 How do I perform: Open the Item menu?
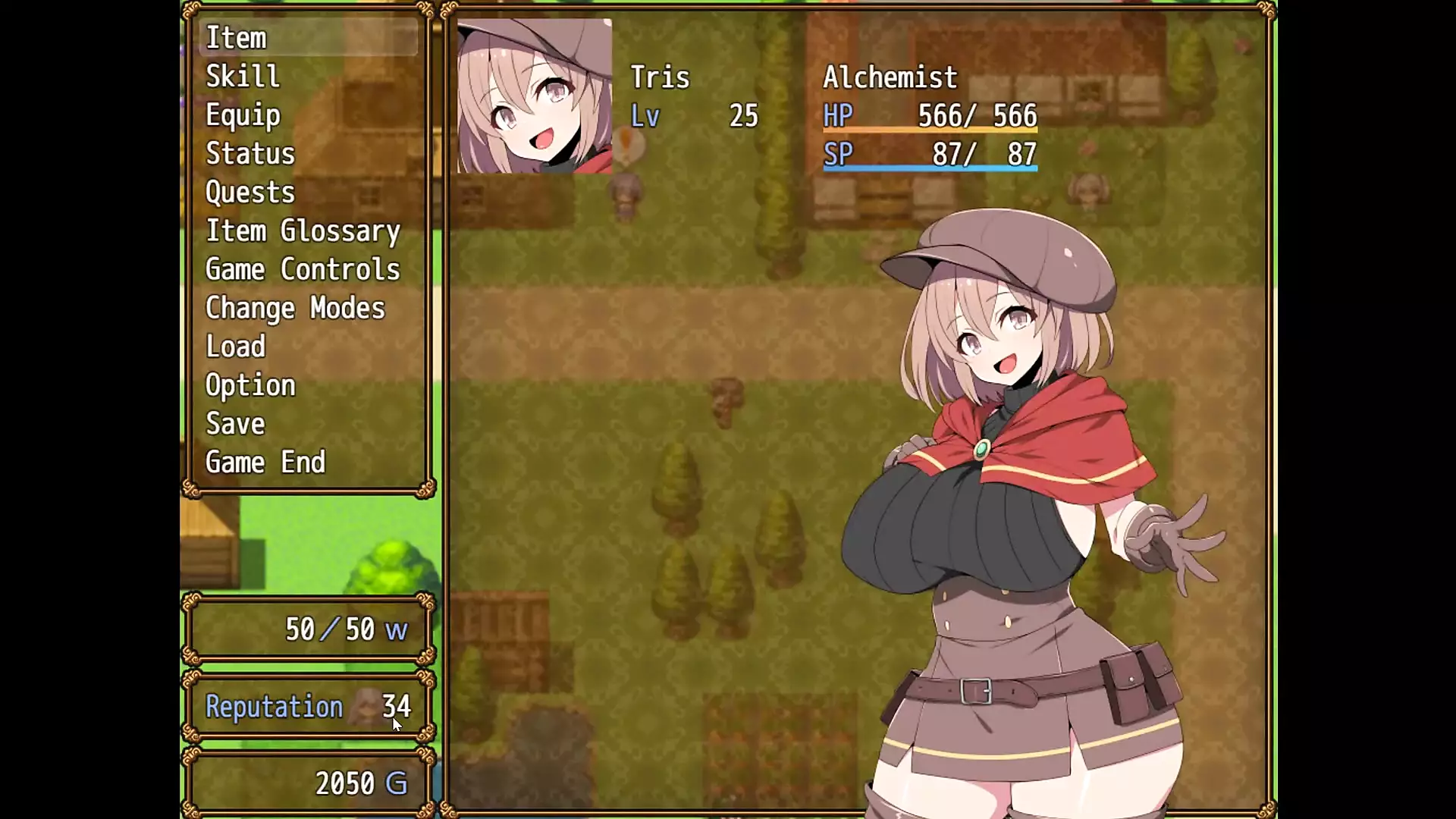(x=236, y=38)
